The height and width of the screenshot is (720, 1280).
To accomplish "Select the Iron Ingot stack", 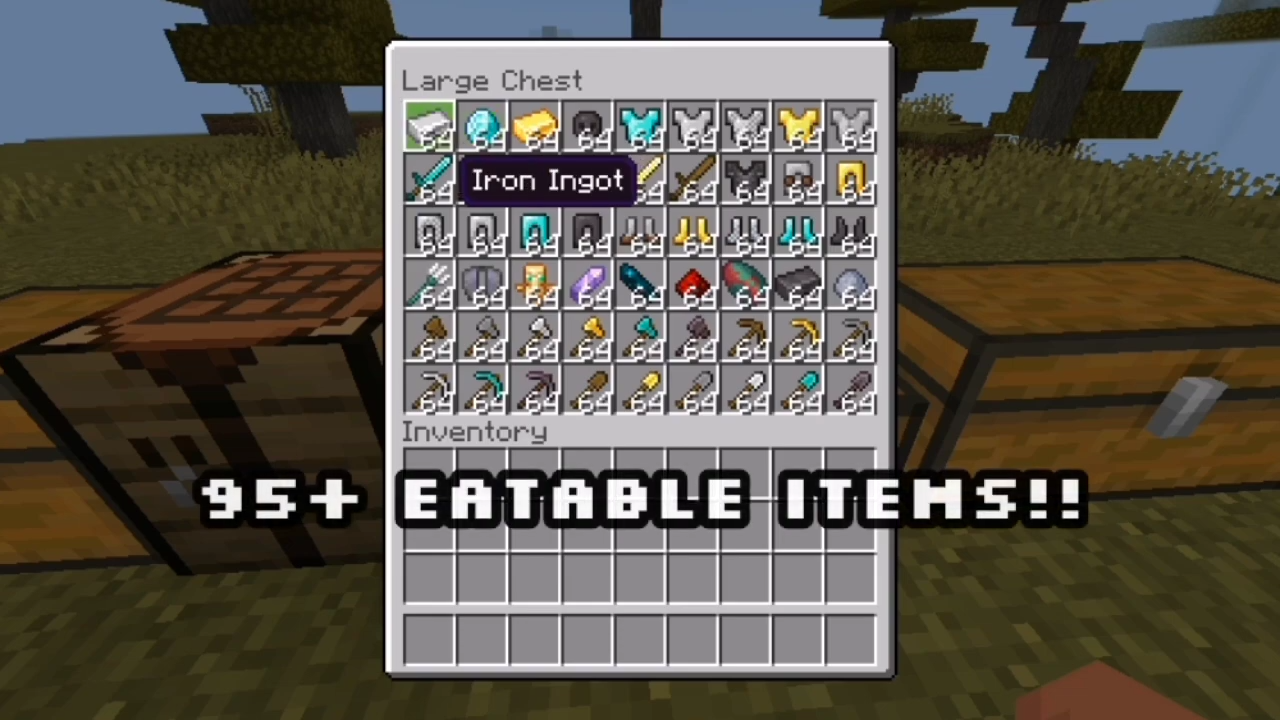I will pos(428,128).
